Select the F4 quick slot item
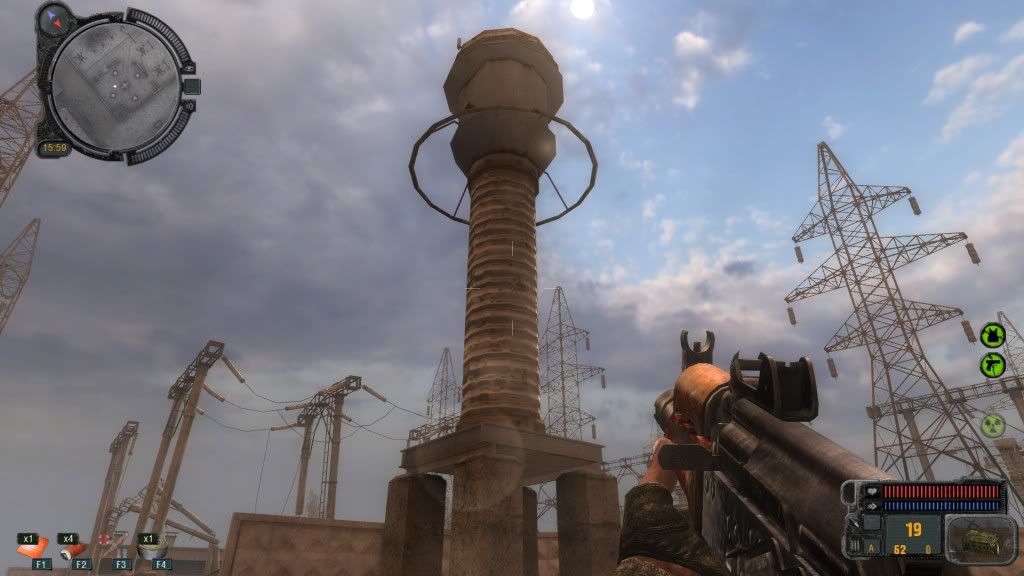Image resolution: width=1024 pixels, height=576 pixels. tap(152, 547)
